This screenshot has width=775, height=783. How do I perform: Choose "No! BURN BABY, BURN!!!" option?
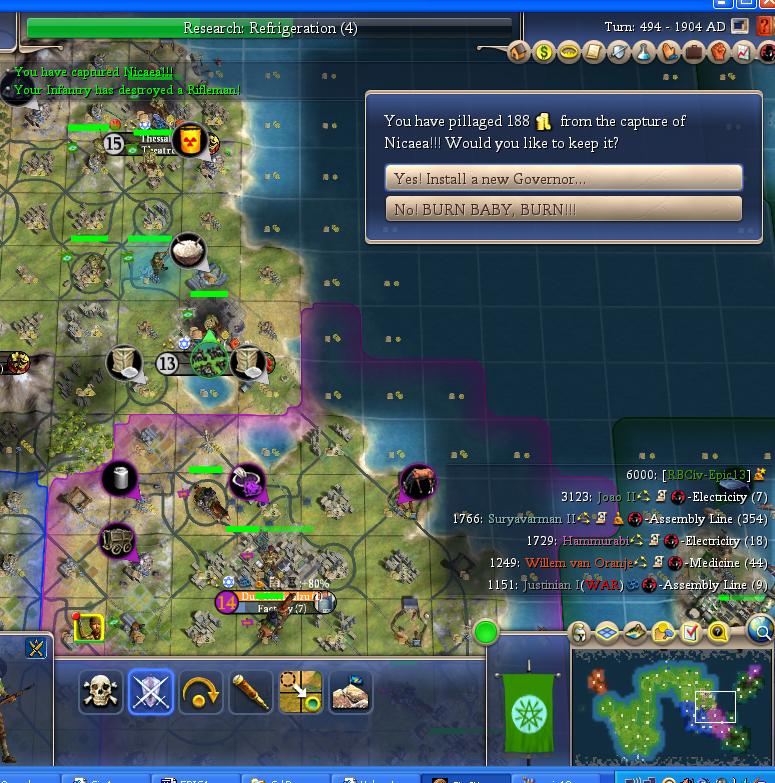tap(563, 209)
